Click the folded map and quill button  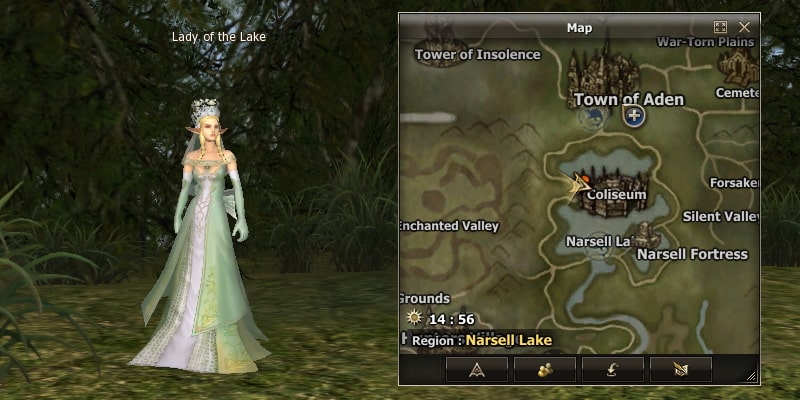point(681,369)
